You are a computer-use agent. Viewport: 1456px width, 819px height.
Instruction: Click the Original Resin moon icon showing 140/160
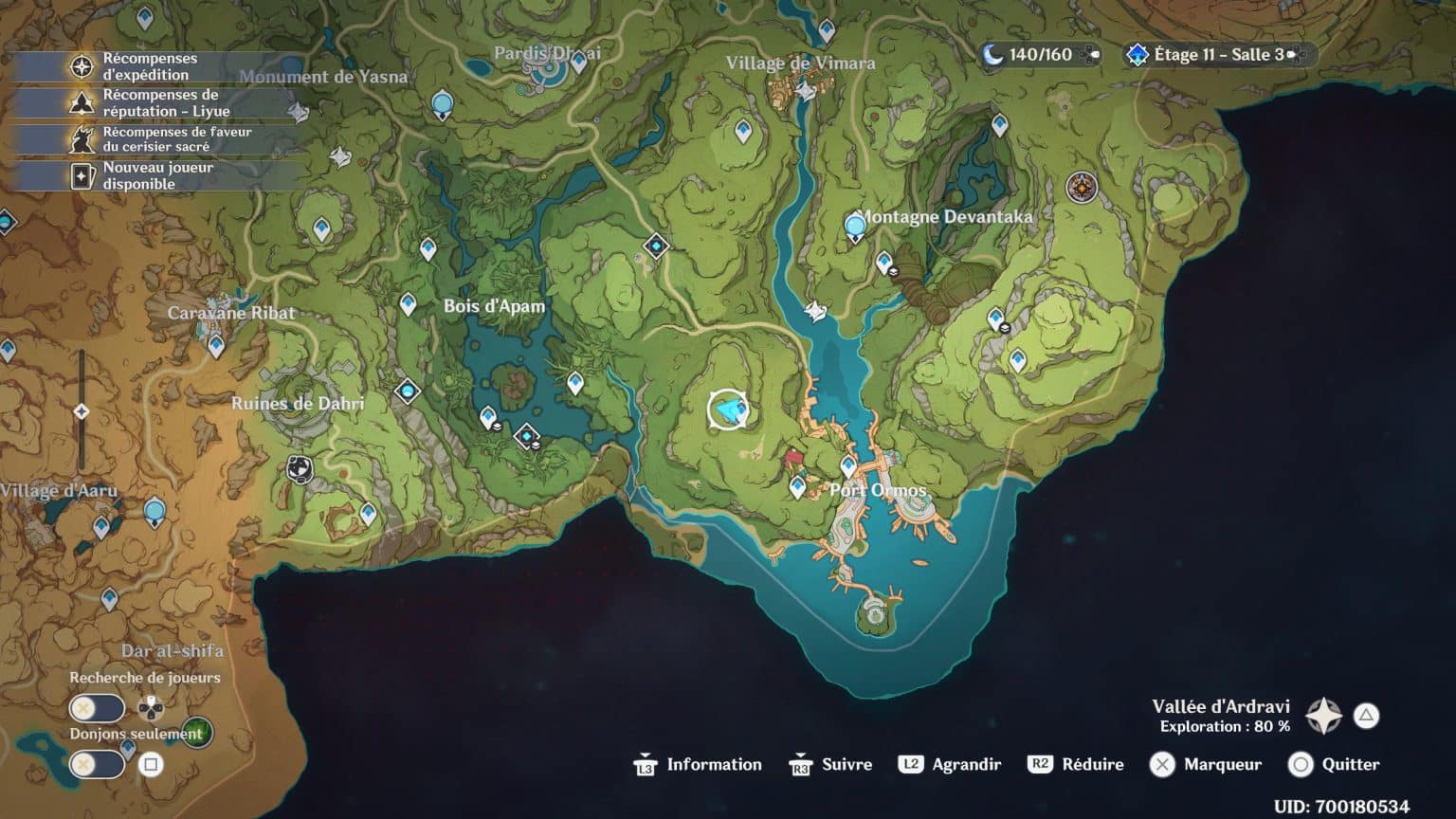[993, 54]
